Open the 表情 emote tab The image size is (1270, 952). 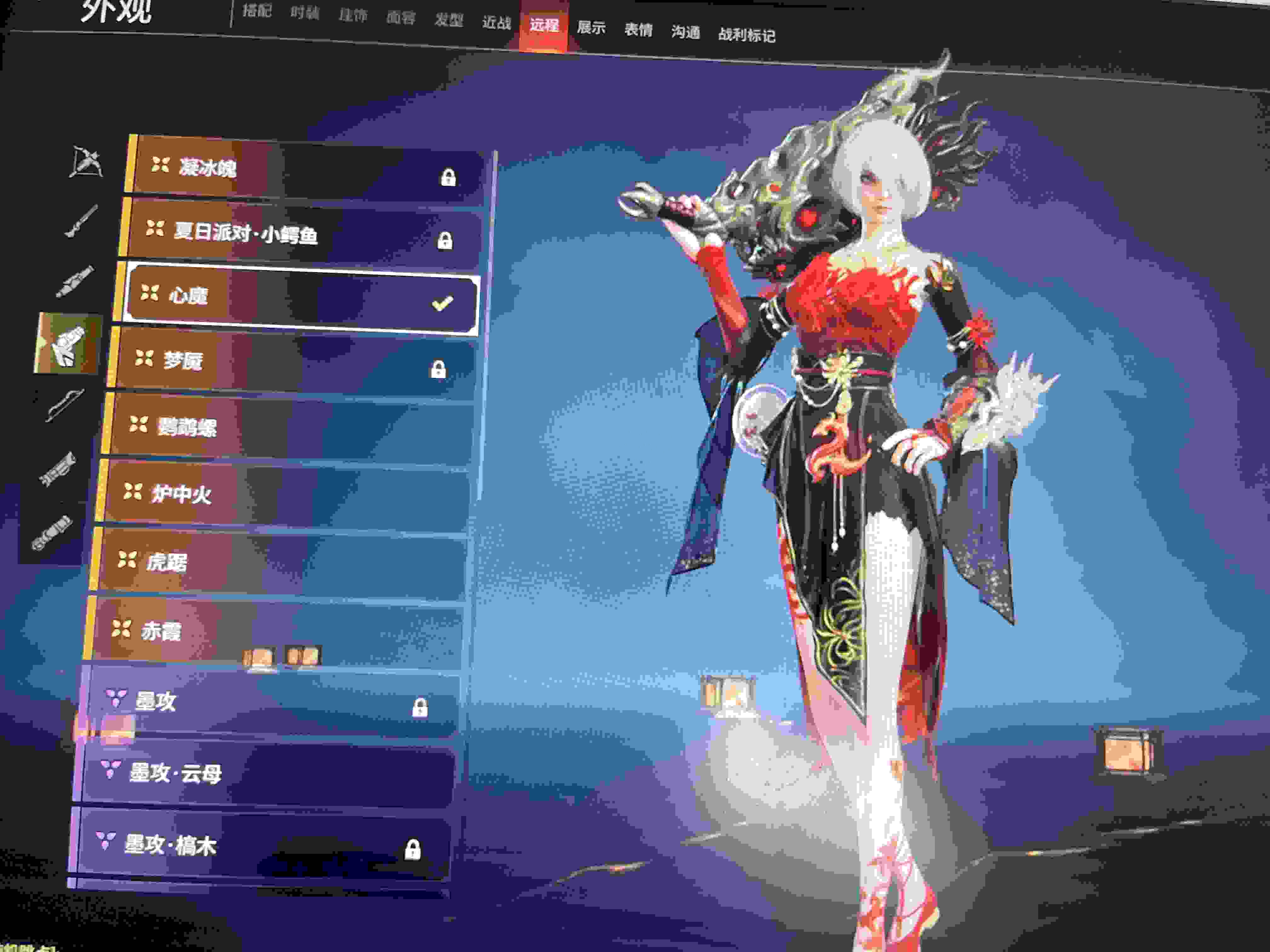638,30
